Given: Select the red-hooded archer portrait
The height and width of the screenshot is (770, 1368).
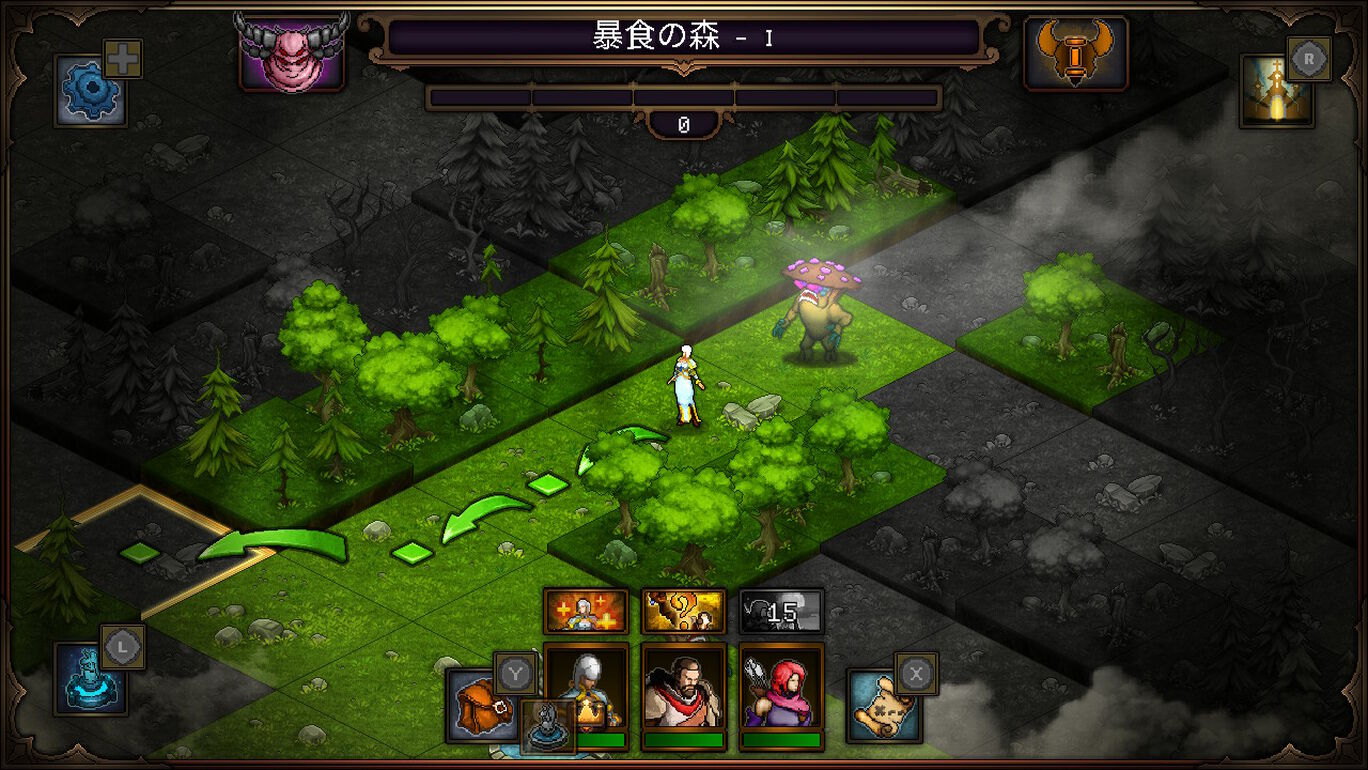Looking at the screenshot, I should tap(782, 688).
